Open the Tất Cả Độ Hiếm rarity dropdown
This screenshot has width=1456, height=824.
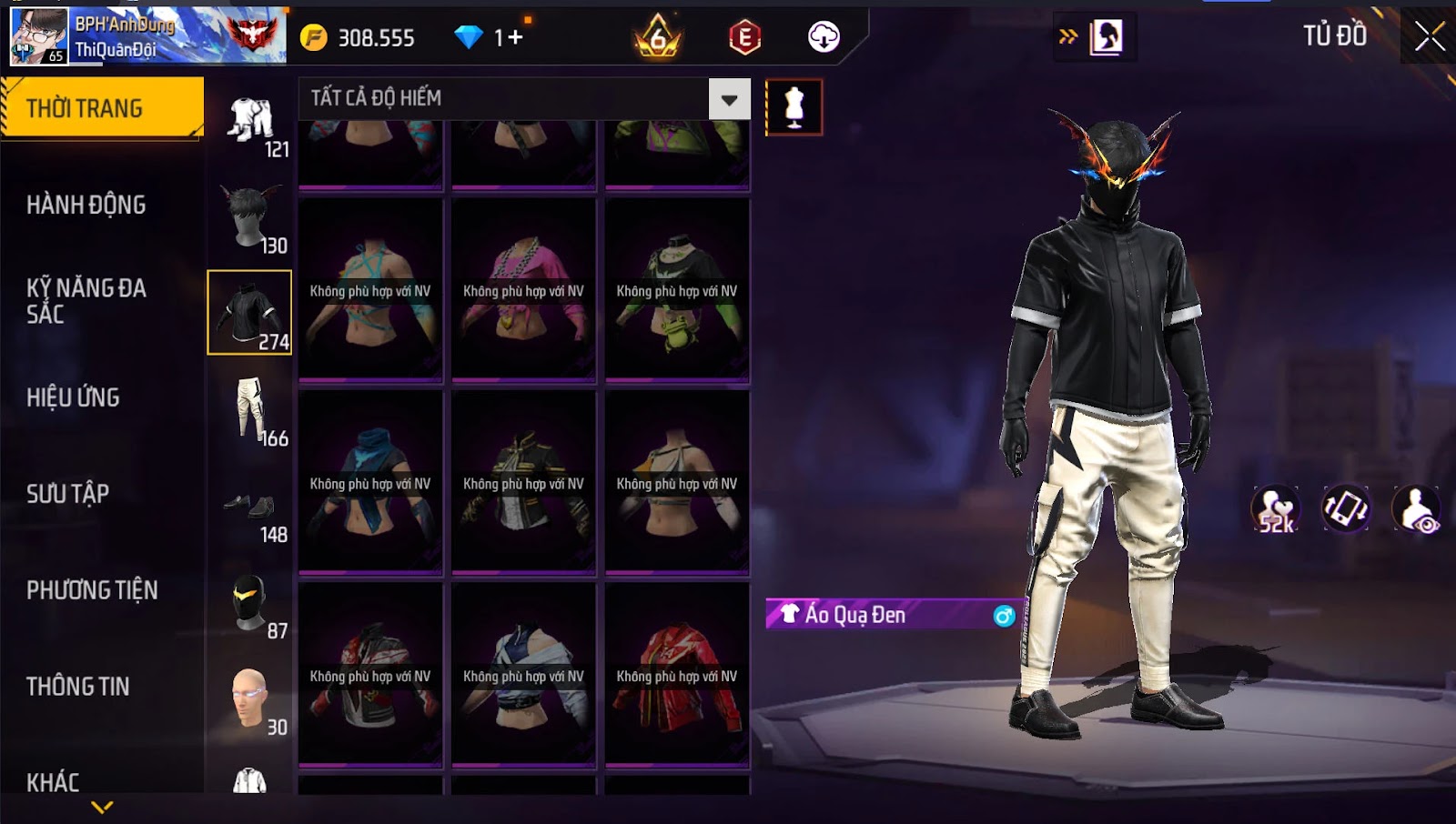click(x=729, y=99)
